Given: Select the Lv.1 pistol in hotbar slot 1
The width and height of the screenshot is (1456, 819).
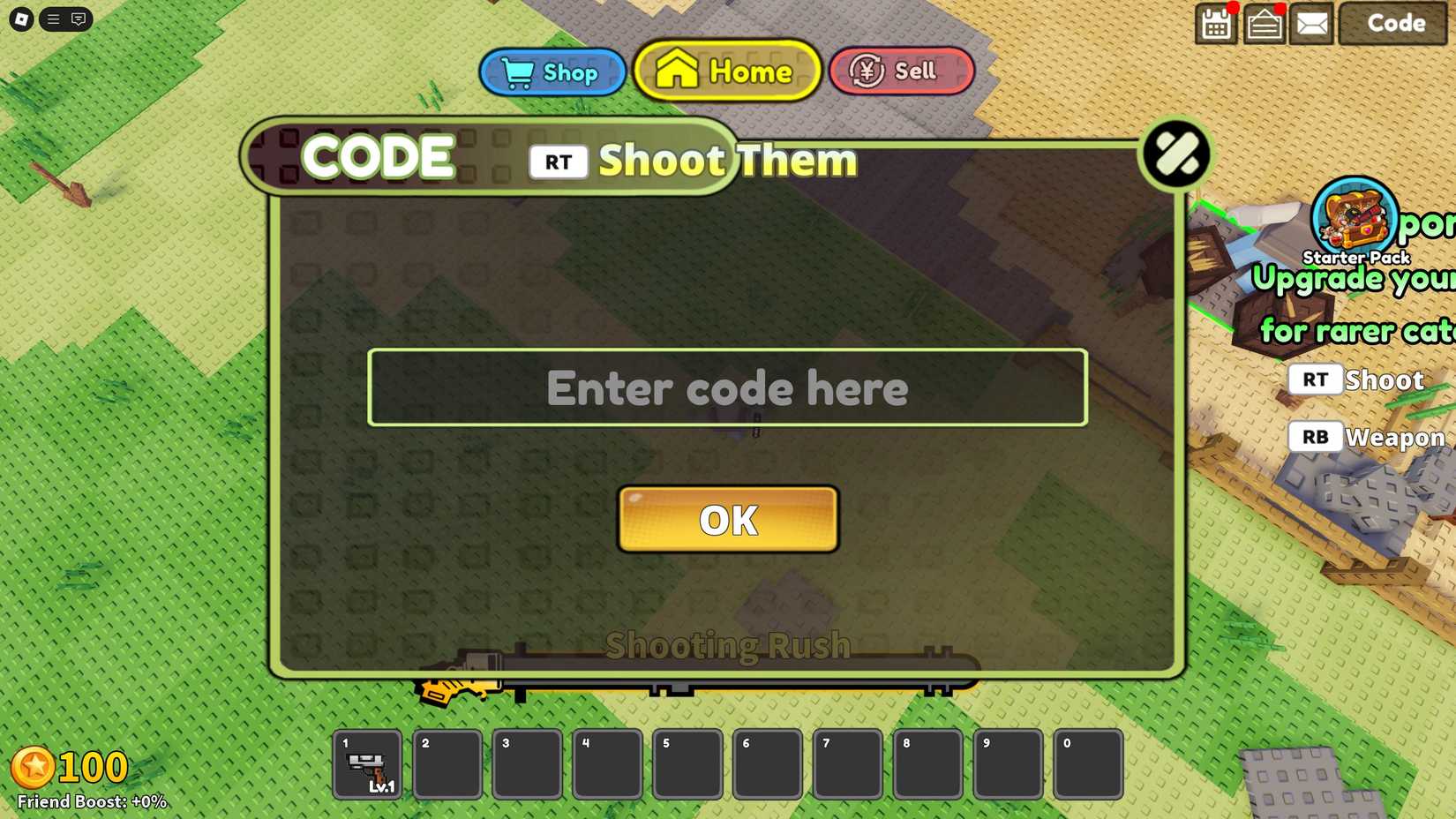Looking at the screenshot, I should click(367, 766).
